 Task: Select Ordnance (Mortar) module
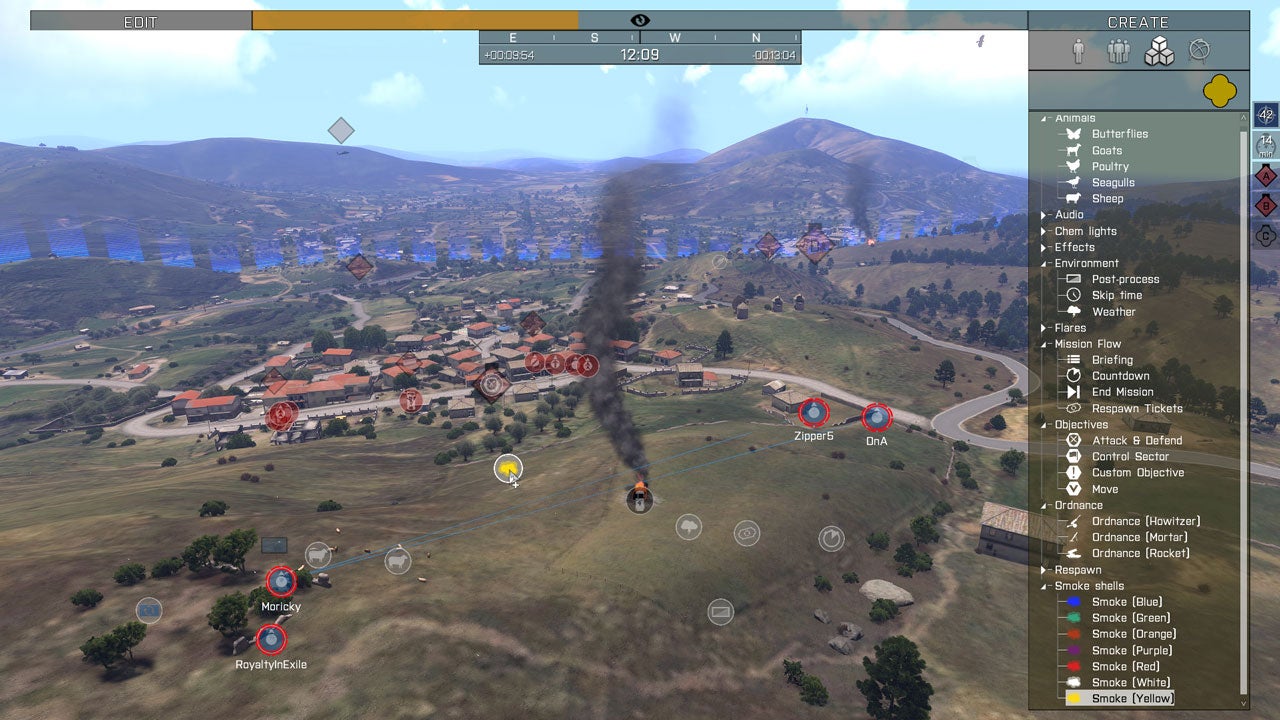point(1139,537)
